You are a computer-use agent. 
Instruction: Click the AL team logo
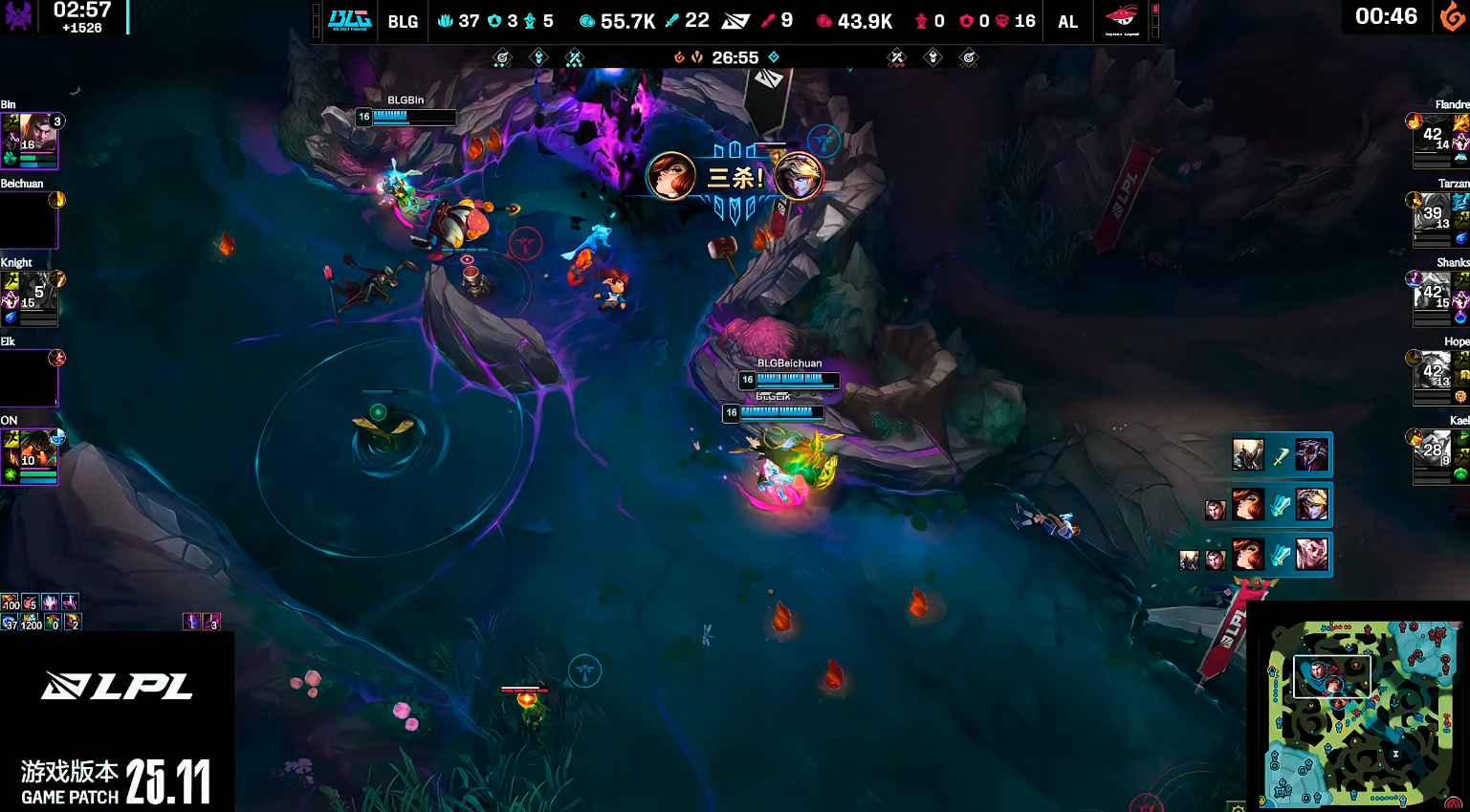pos(1121,20)
